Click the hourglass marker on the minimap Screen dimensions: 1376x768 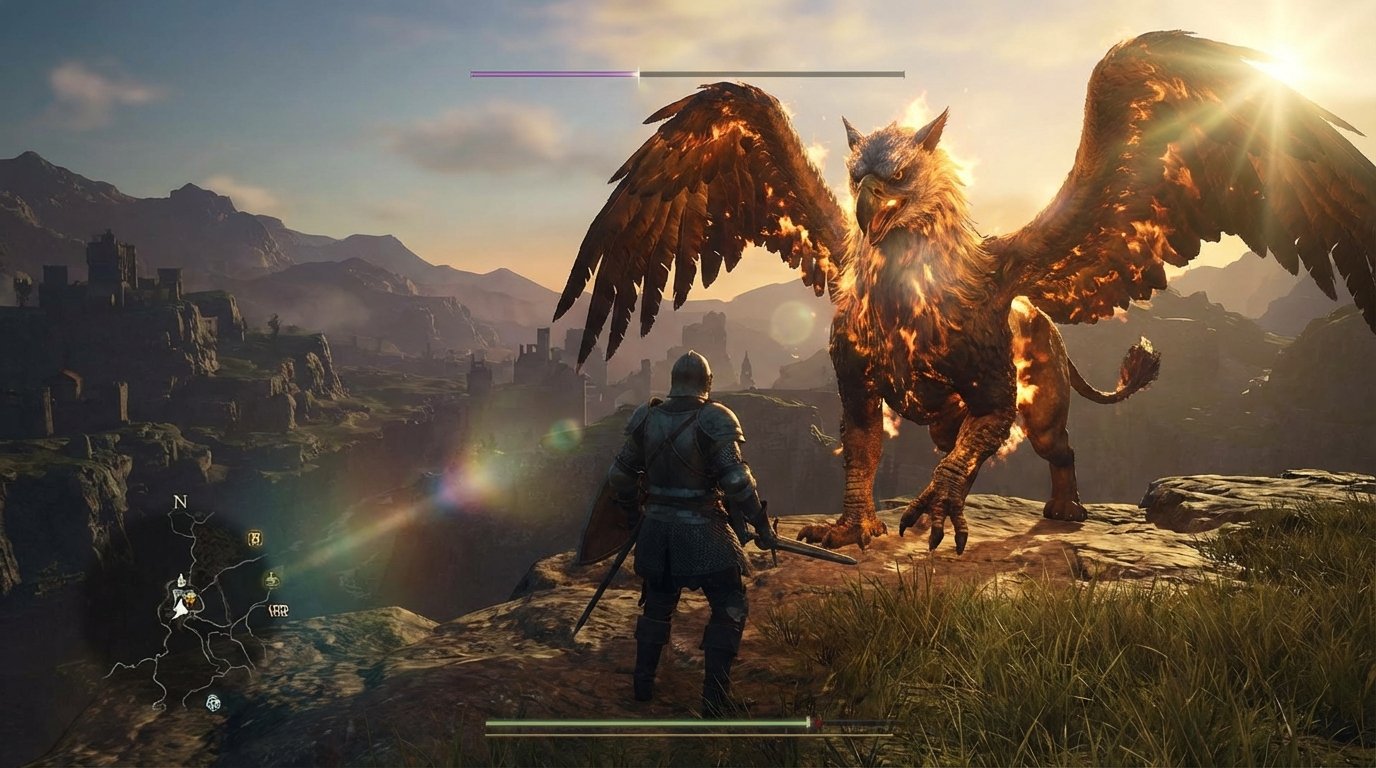point(255,538)
